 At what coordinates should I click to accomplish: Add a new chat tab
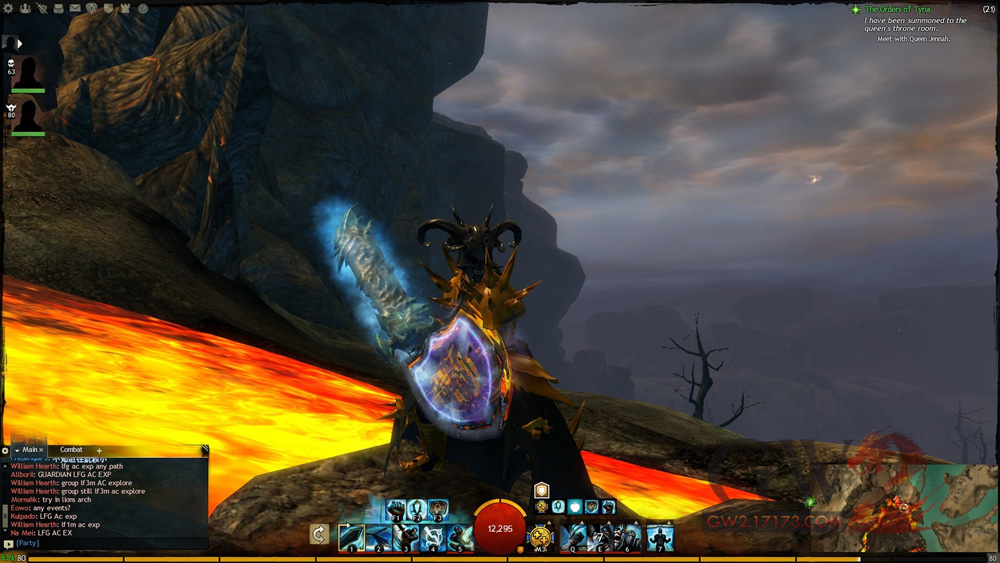click(x=99, y=451)
